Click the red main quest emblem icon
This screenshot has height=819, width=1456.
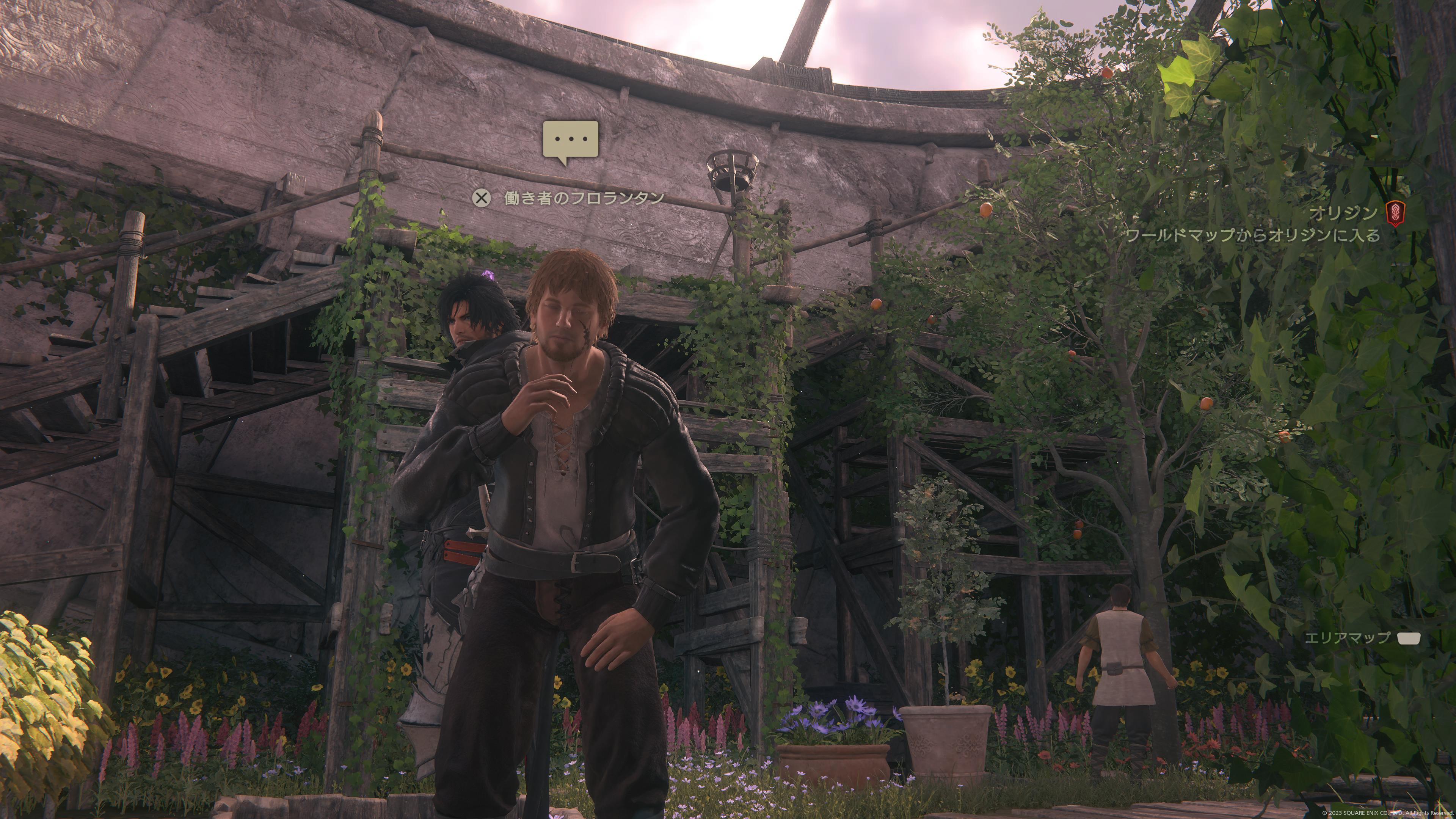click(1395, 214)
